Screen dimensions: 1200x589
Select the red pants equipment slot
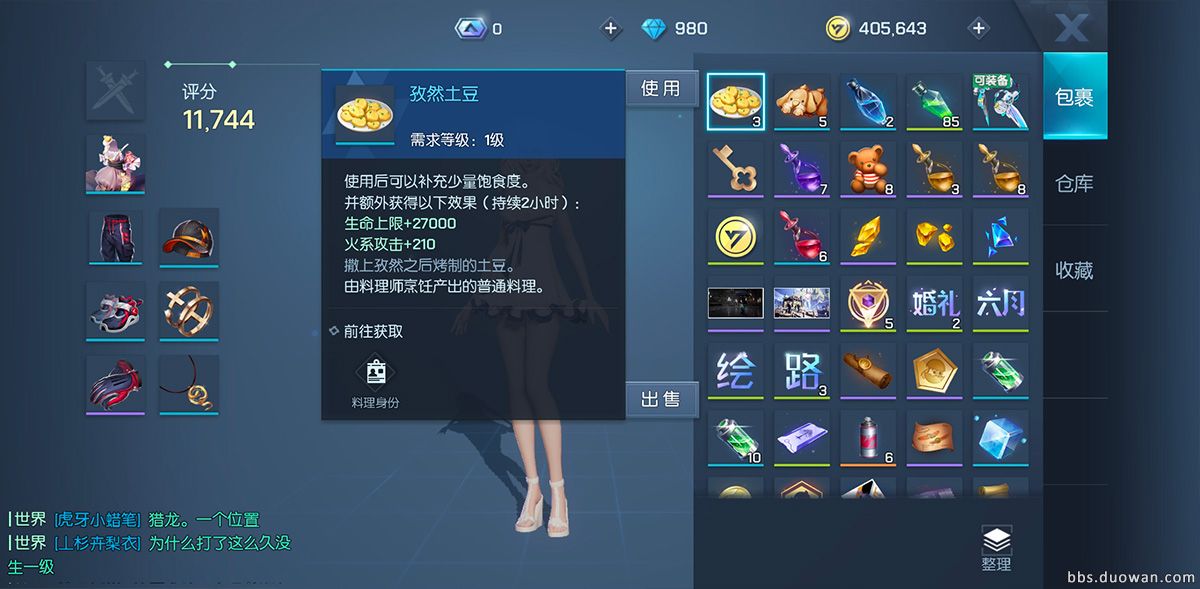point(115,236)
